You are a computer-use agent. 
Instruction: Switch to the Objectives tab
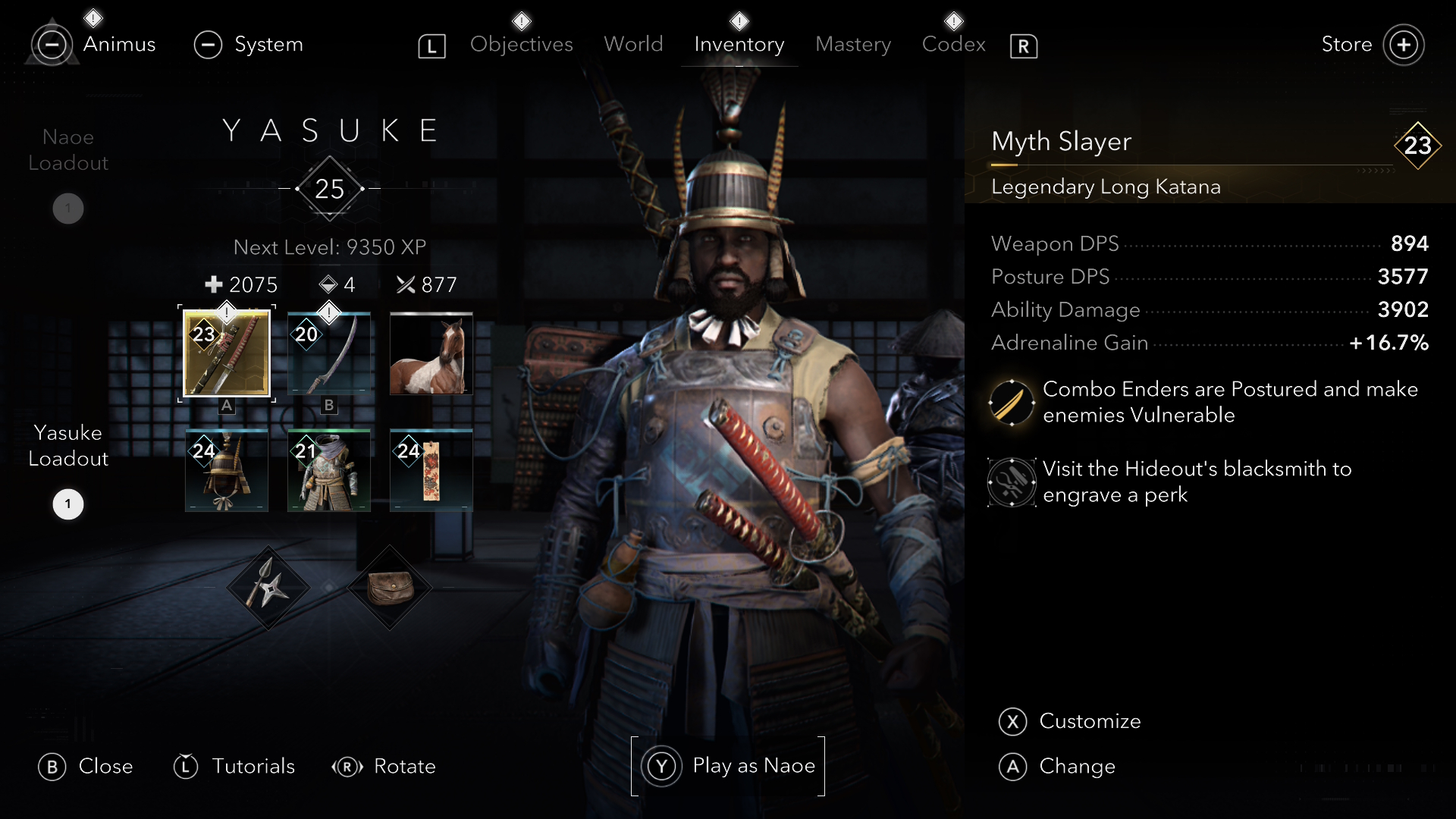pos(521,45)
